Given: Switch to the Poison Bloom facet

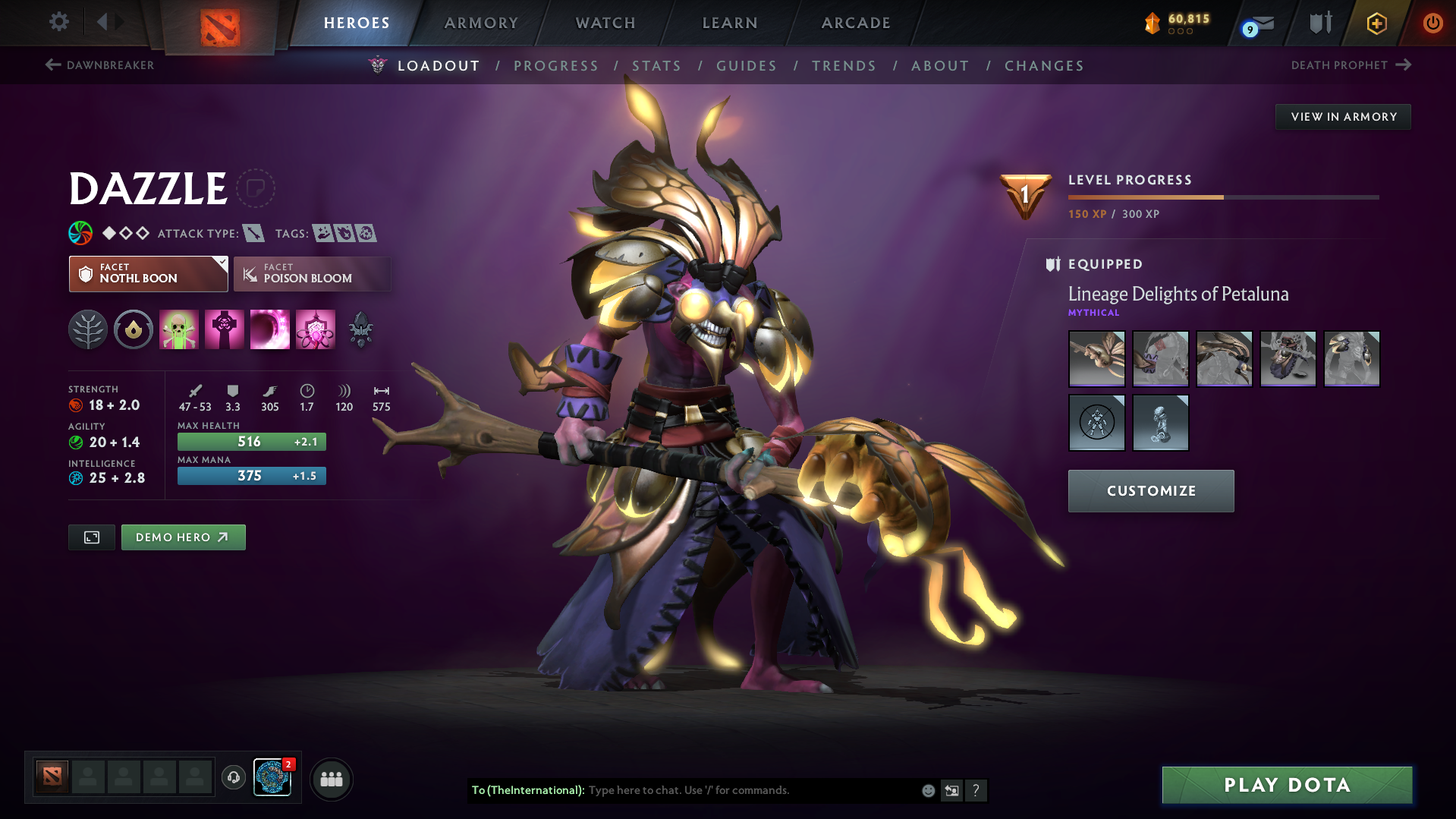Looking at the screenshot, I should pyautogui.click(x=311, y=274).
